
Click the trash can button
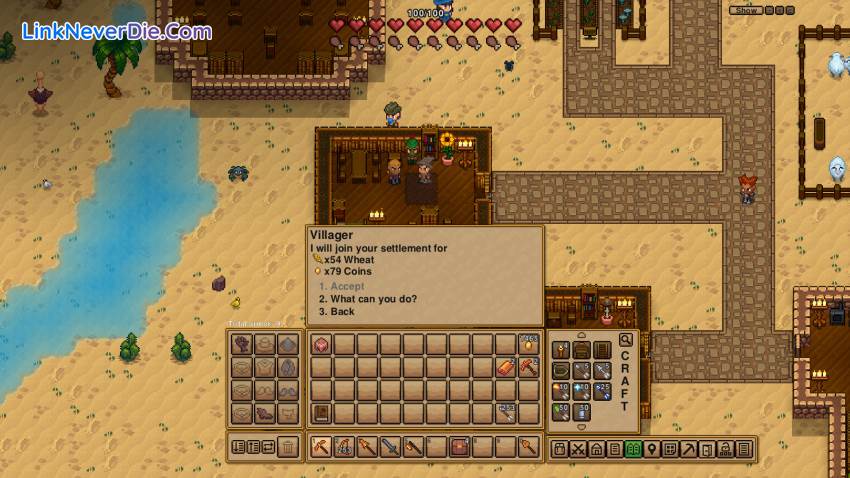pos(289,447)
